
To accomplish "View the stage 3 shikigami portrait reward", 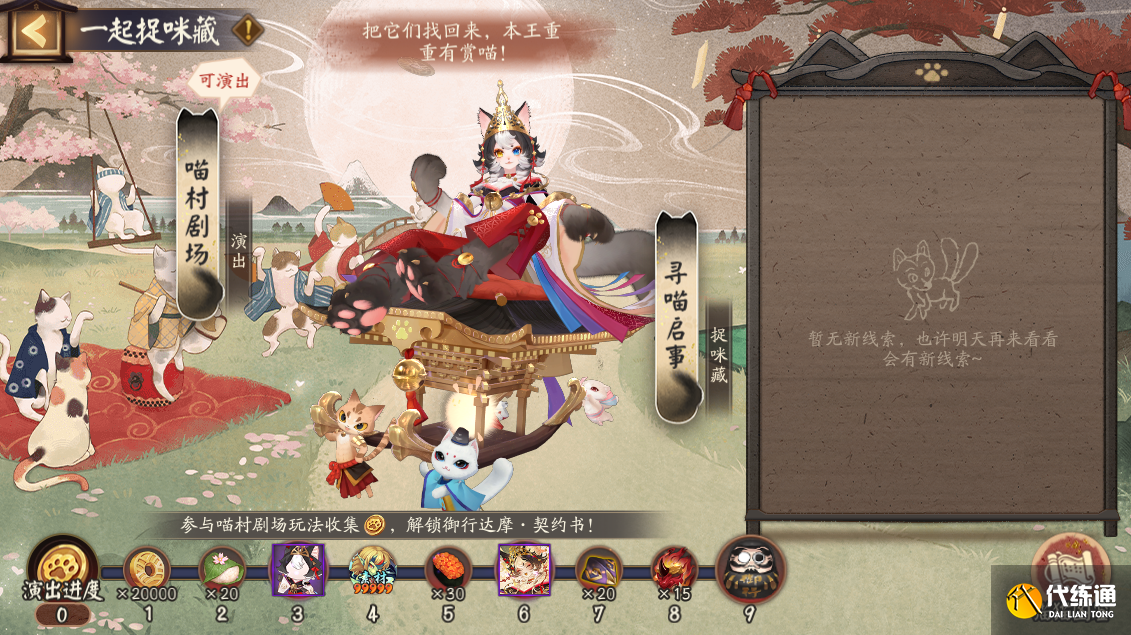I will [297, 569].
